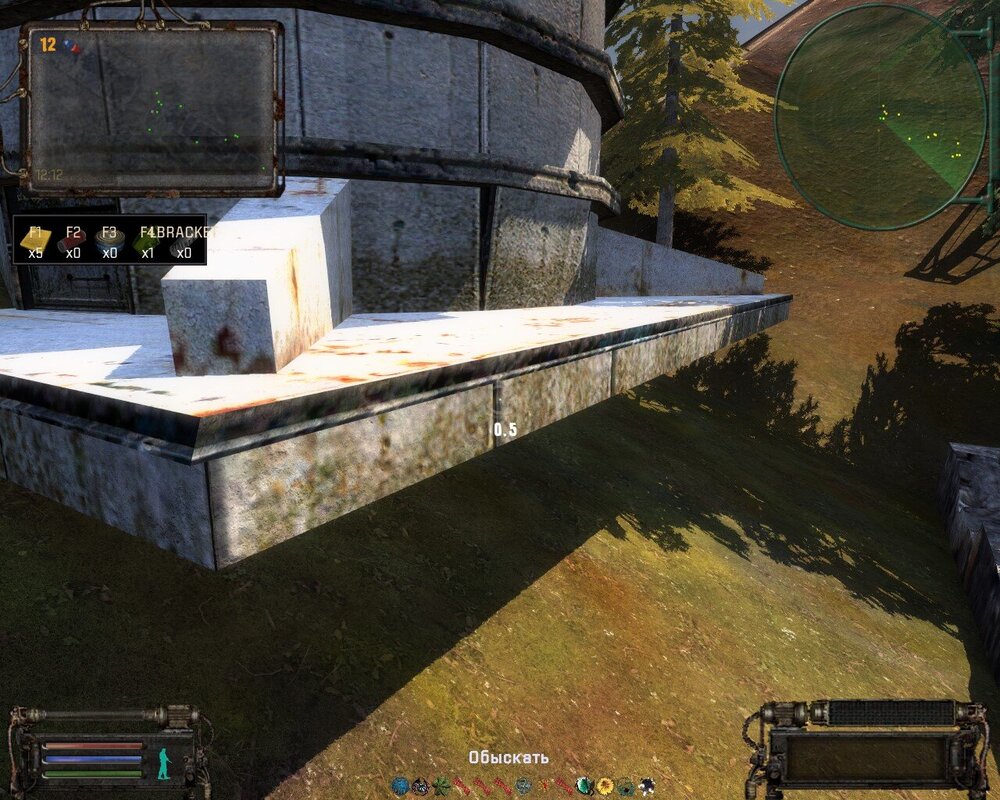
Task: Select the green clover-shaped artifact icon
Action: (x=441, y=786)
